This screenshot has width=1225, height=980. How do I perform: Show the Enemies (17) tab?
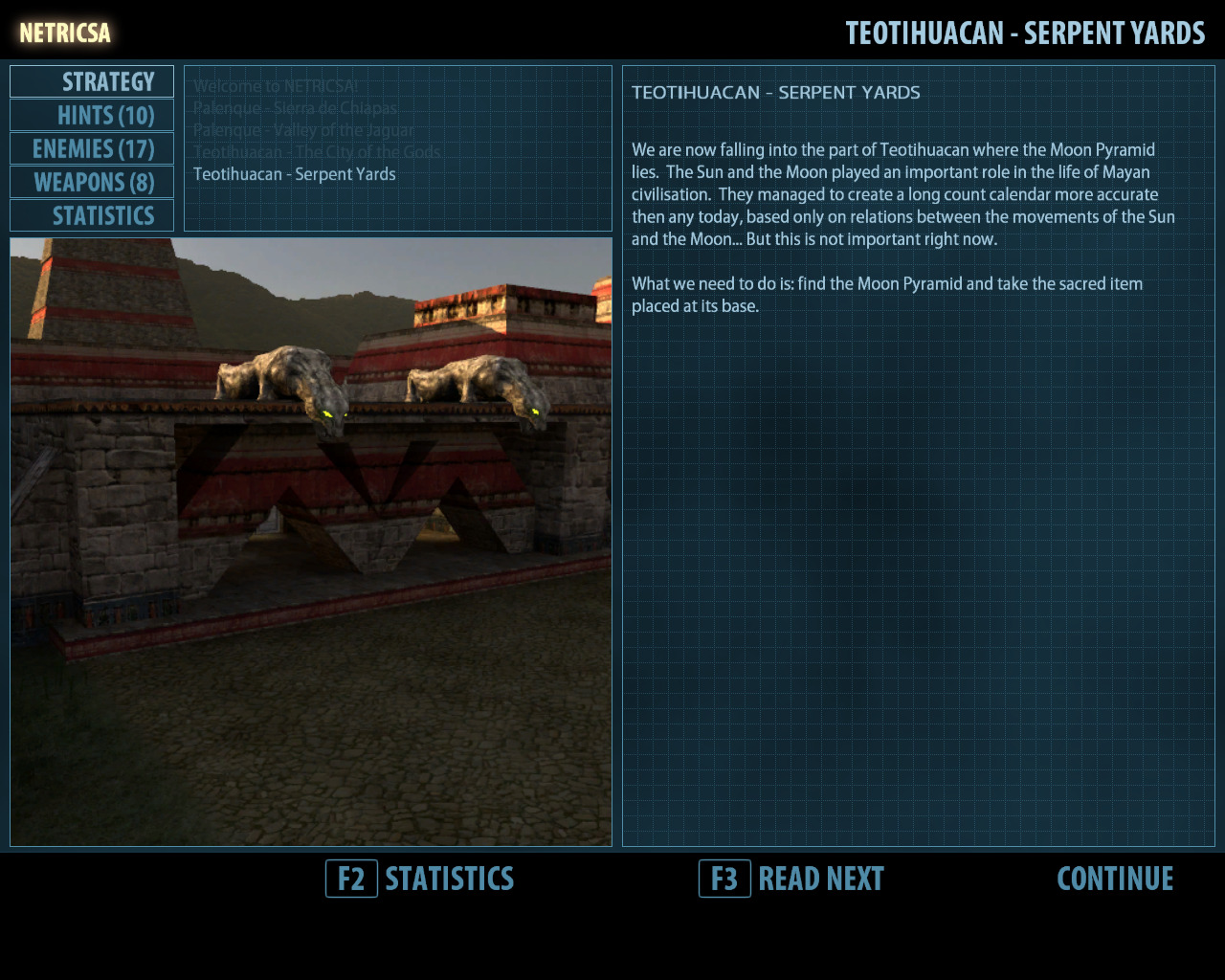[x=93, y=149]
